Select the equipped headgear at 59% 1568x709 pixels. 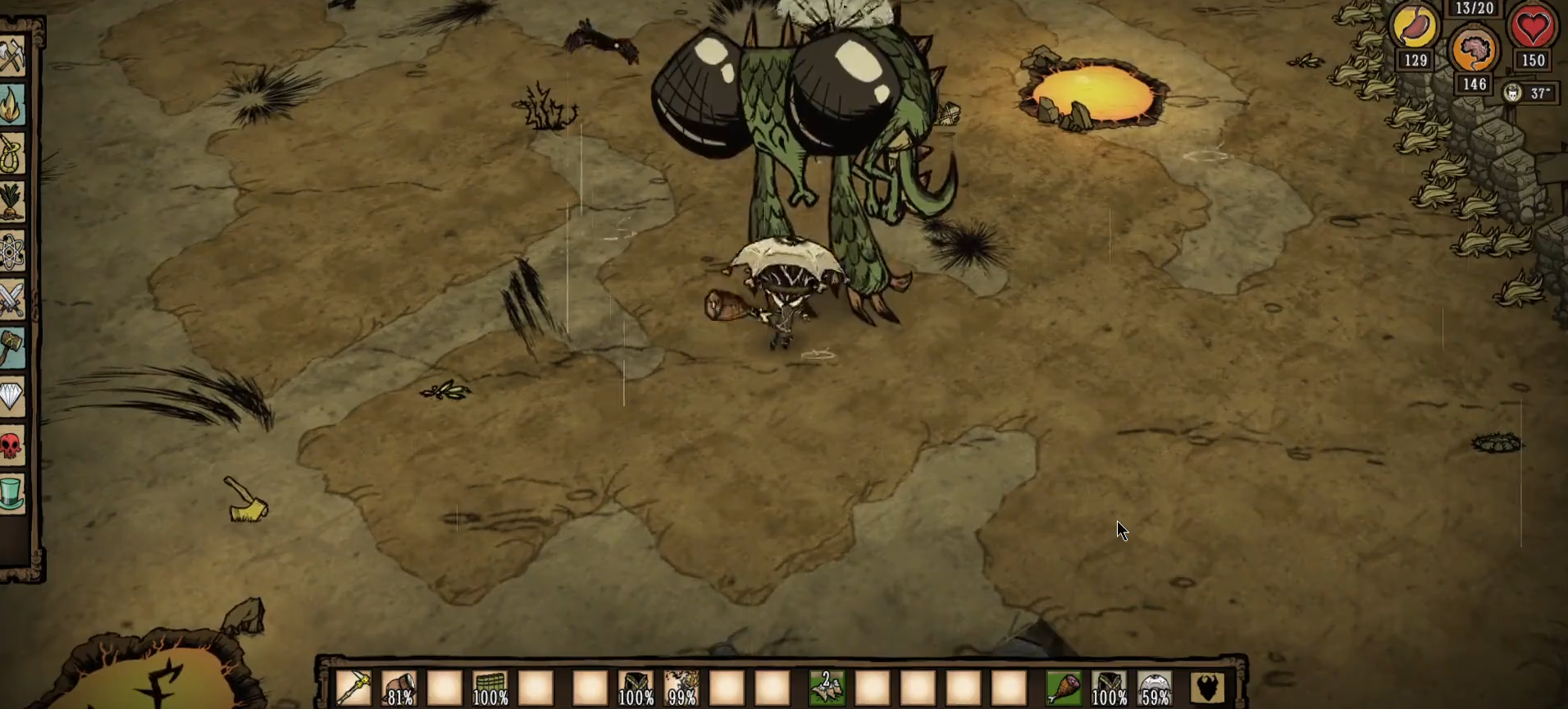(x=1155, y=688)
